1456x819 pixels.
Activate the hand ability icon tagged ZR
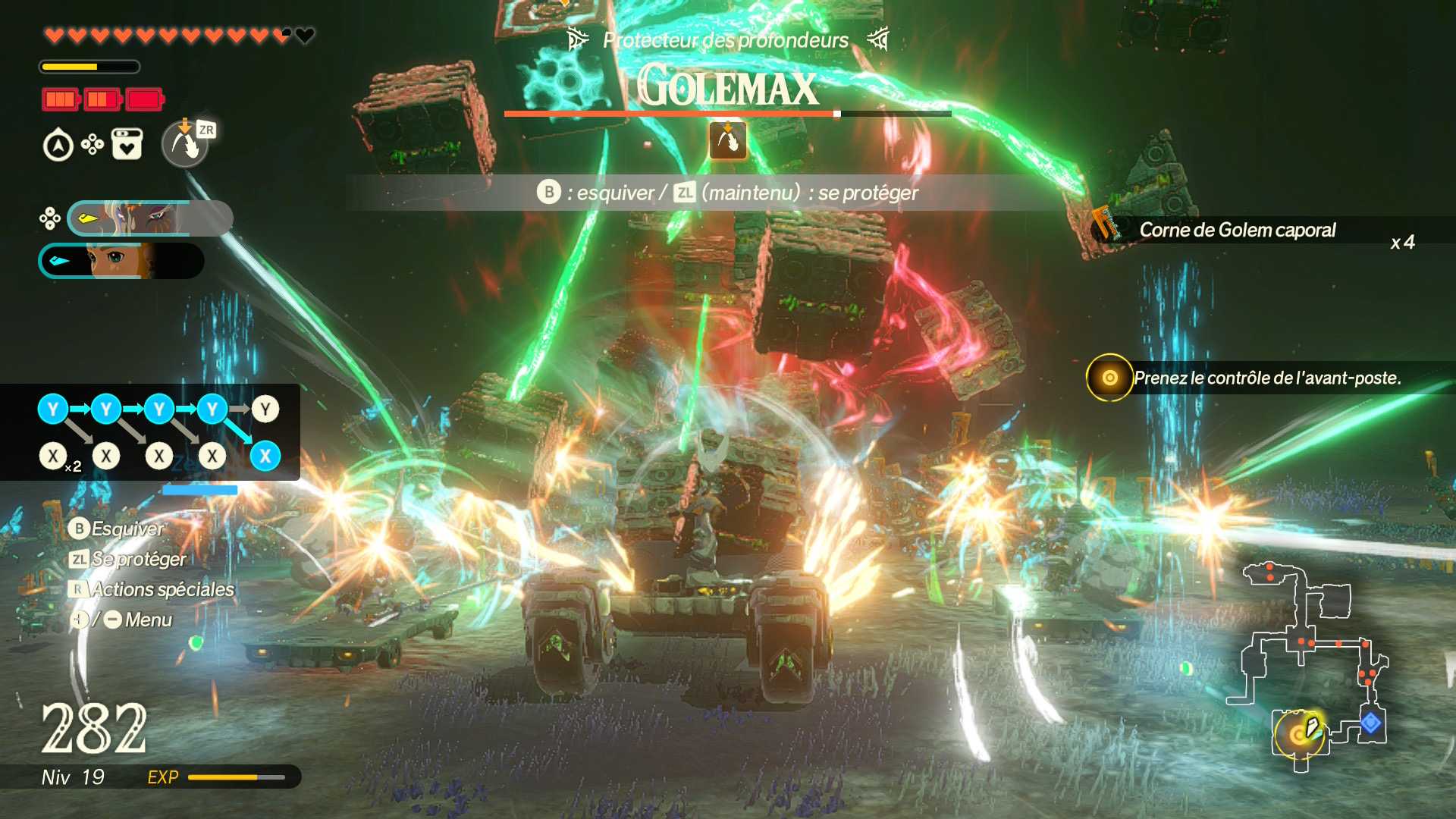[x=185, y=143]
